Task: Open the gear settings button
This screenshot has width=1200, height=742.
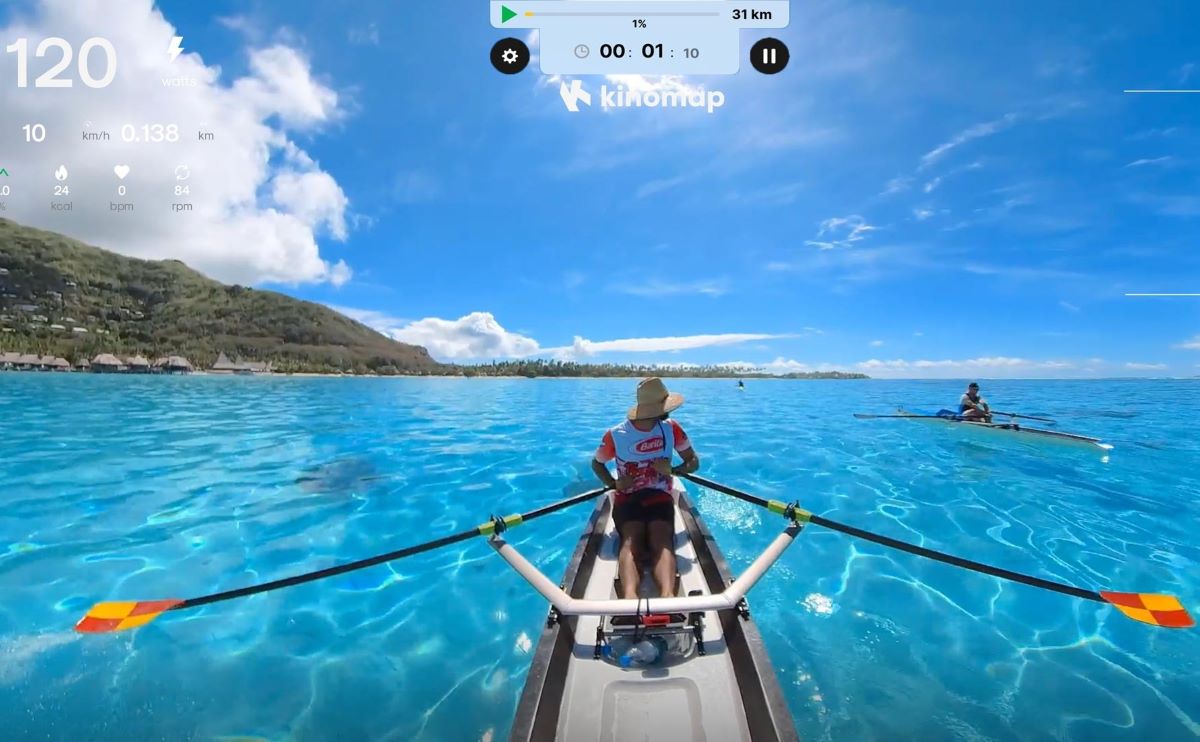Action: (509, 56)
